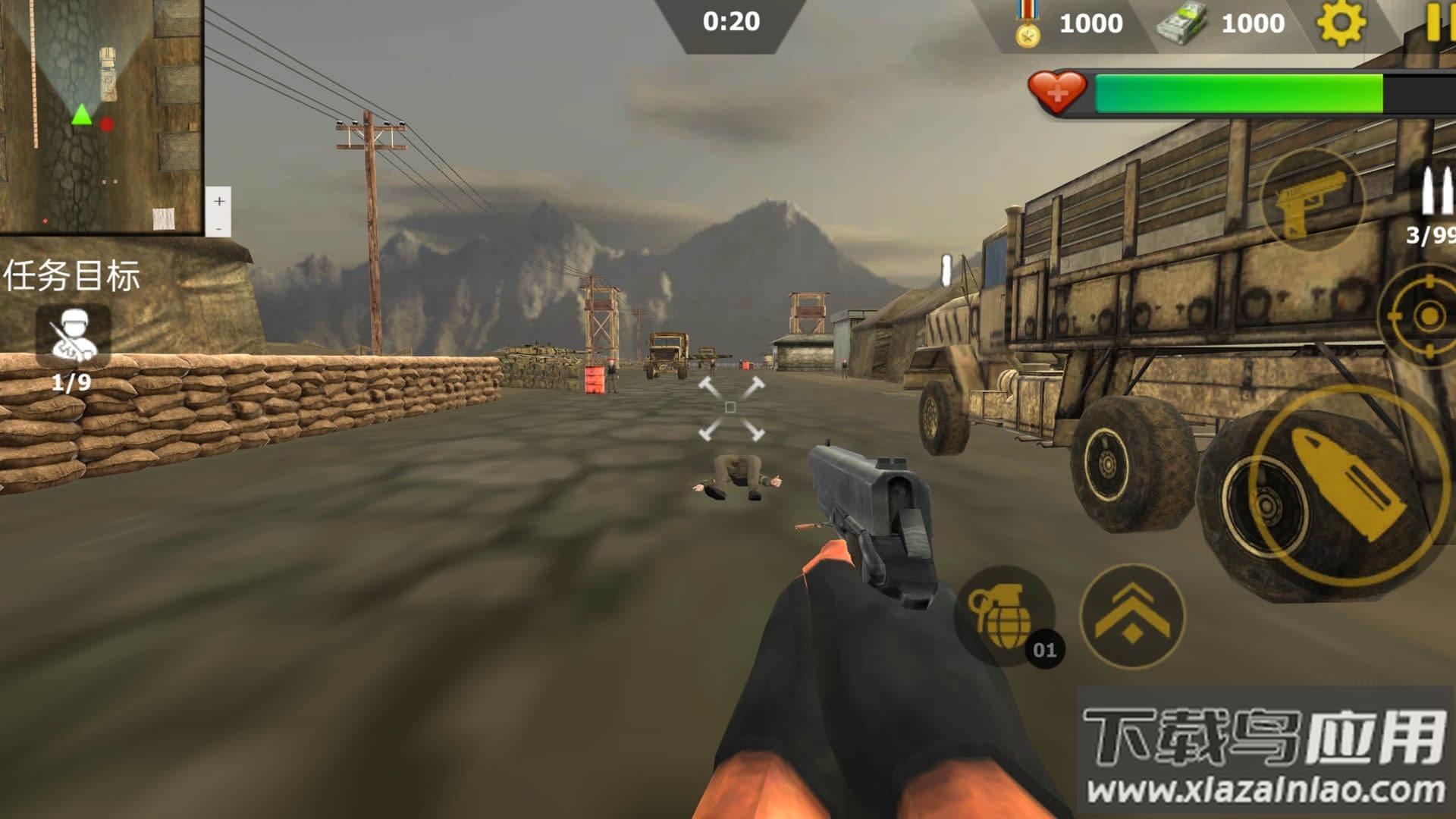Activate the double-chevron jump button

click(x=1131, y=616)
